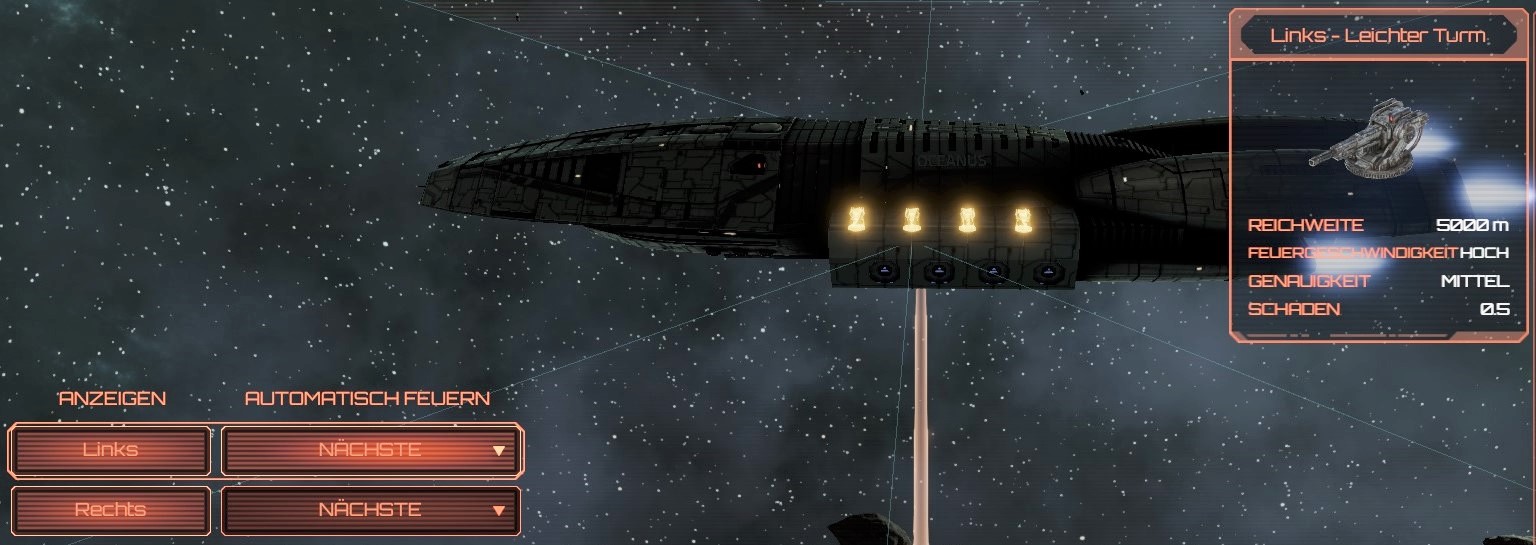1536x545 pixels.
Task: Open auto-fire dropdown for Rechts
Action: [371, 510]
